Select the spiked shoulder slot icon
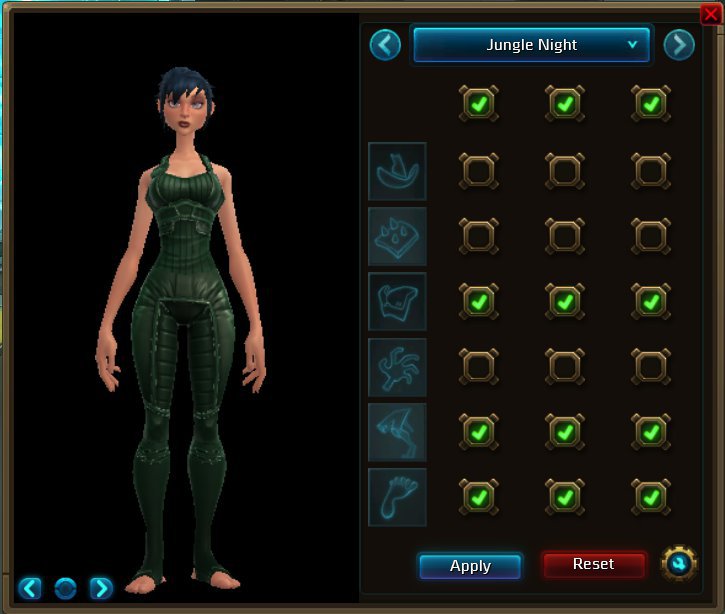This screenshot has height=614, width=725. (397, 236)
